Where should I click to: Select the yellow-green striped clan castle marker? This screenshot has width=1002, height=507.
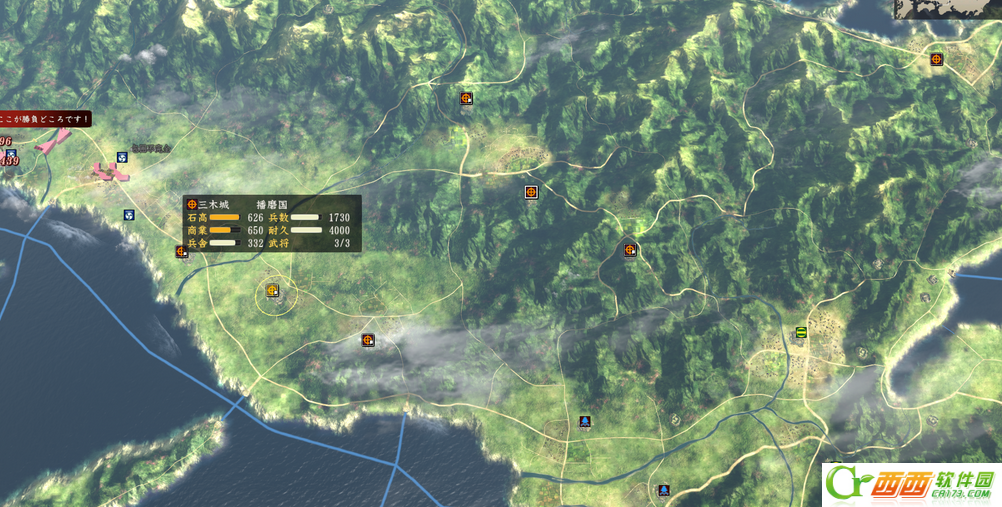(800, 333)
